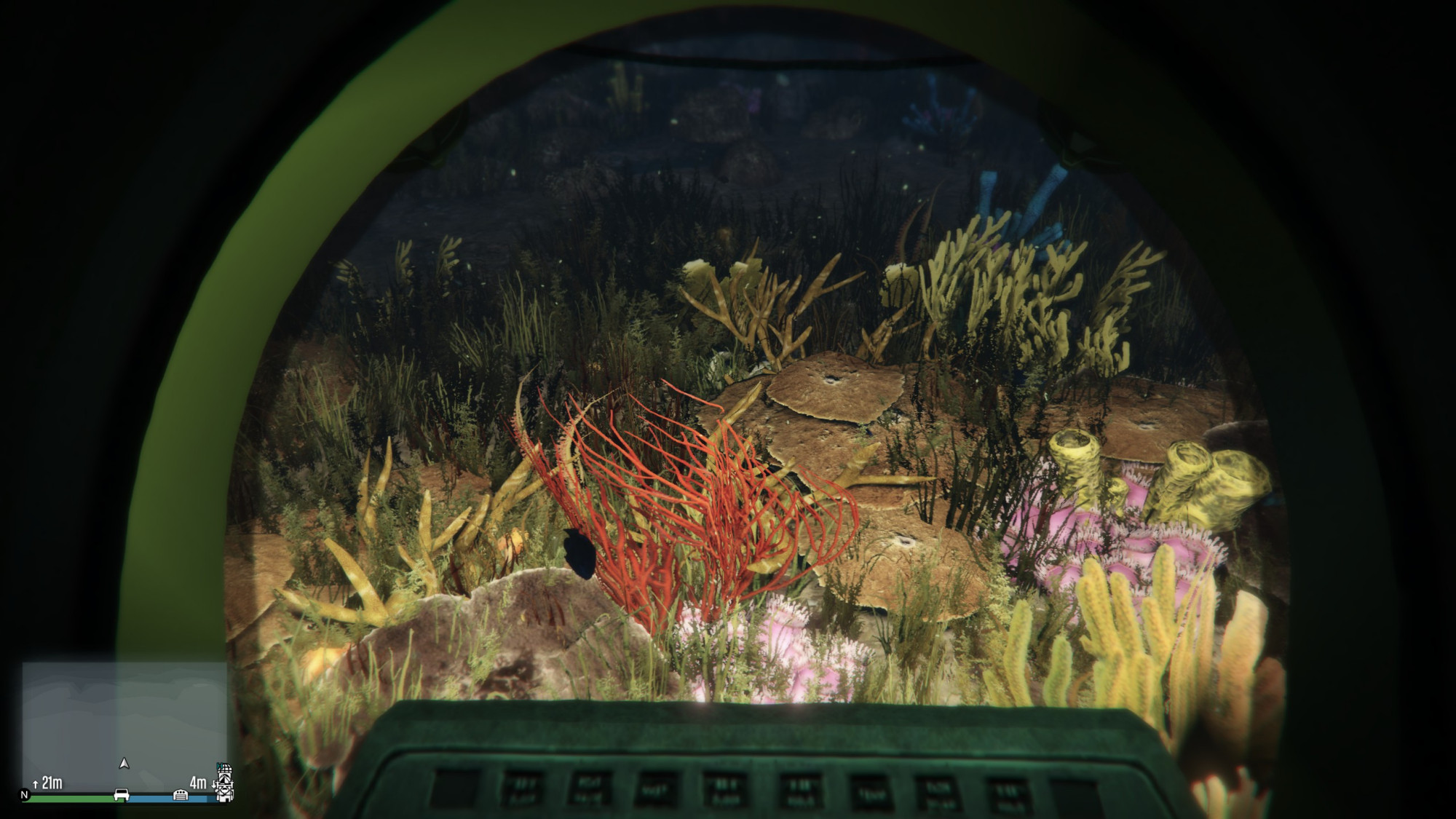This screenshot has height=819, width=1456.
Task: Click the vehicle icon on the stat bar
Action: point(121,795)
